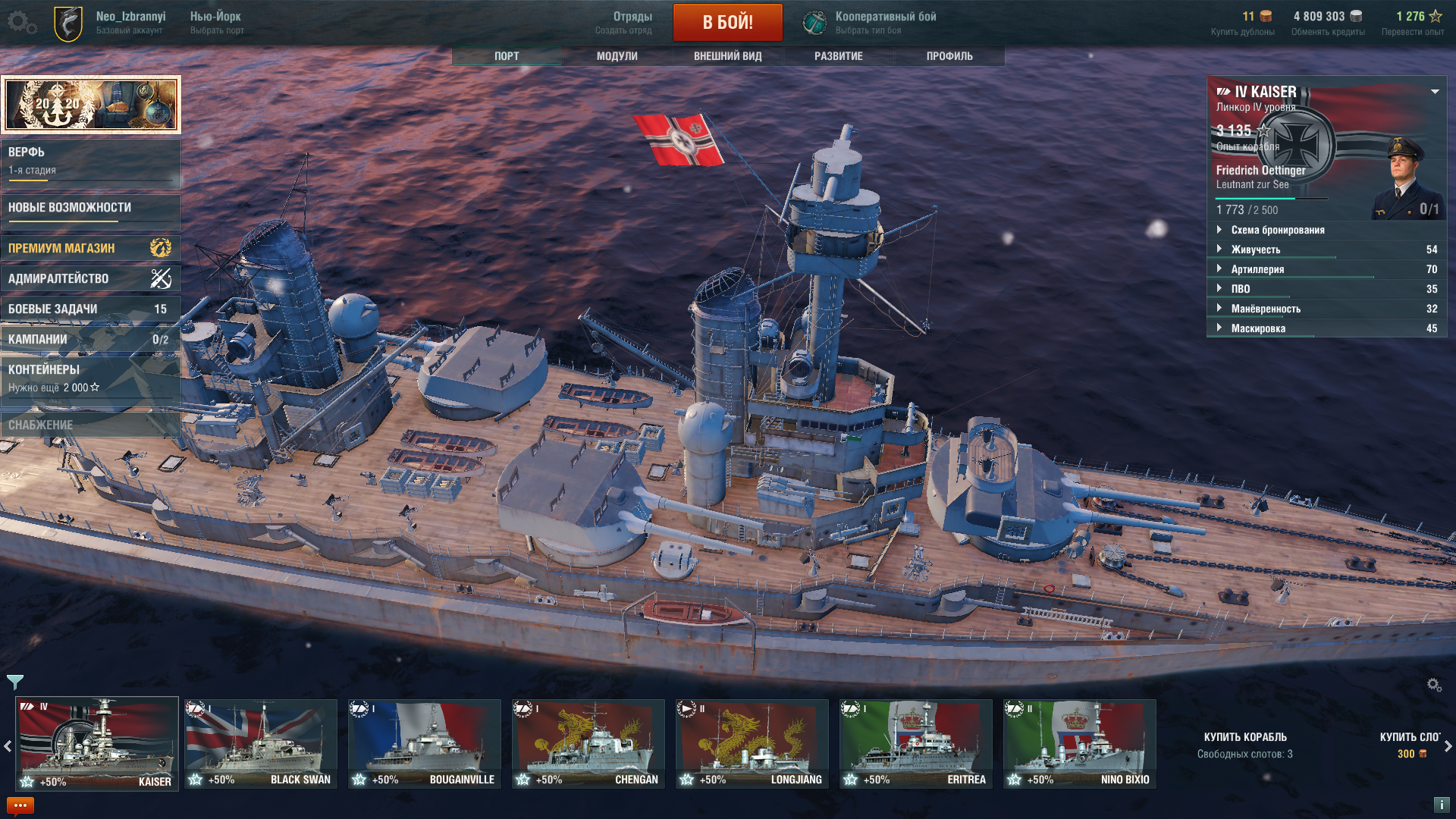Visit the ПРЕМИУМ МАГАЗИН

coord(90,248)
